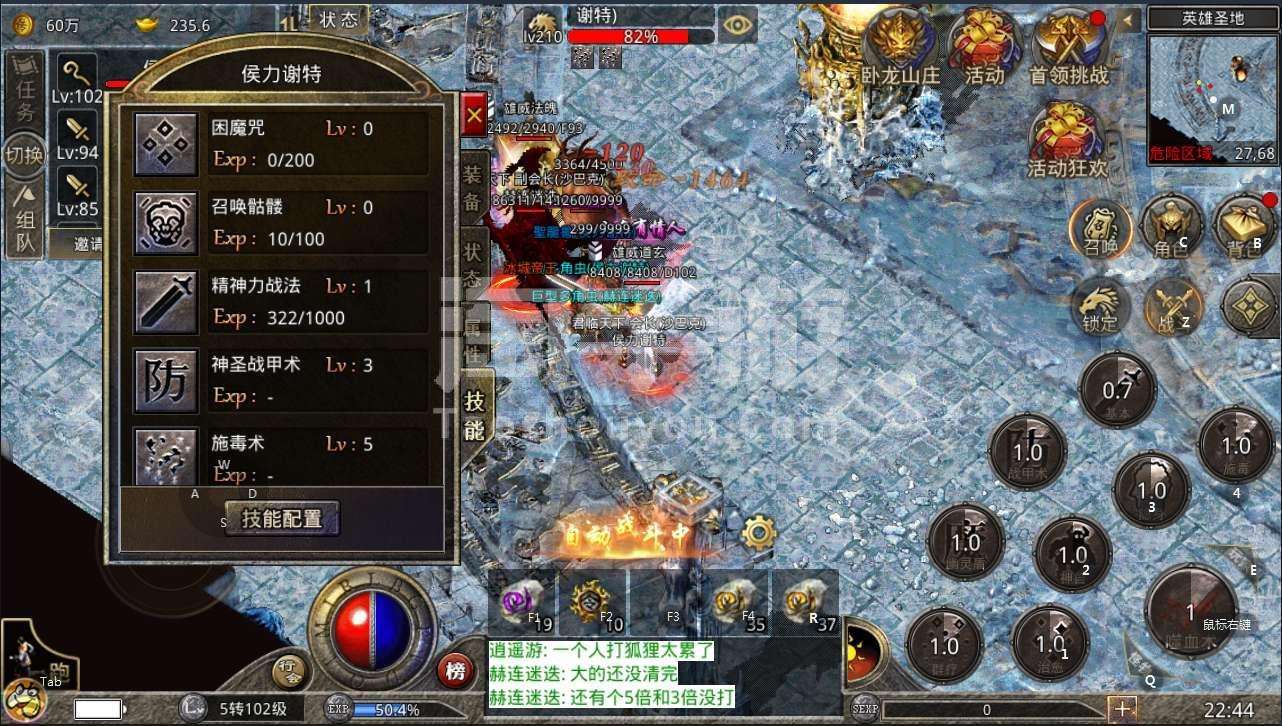This screenshot has width=1282, height=726.
Task: Close the 侯力谢特 skill panel
Action: [473, 115]
